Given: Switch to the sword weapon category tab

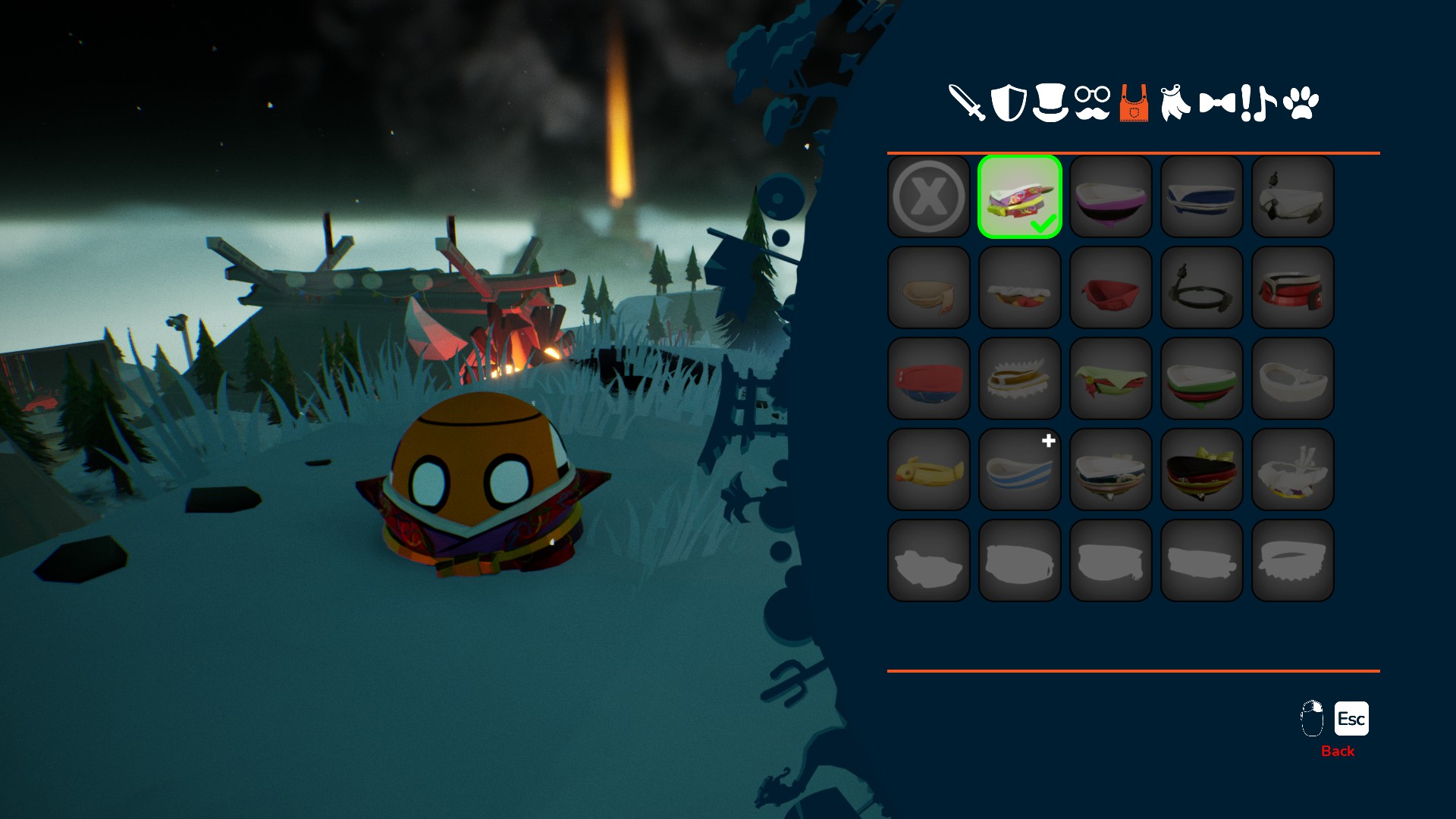Looking at the screenshot, I should click(x=967, y=103).
